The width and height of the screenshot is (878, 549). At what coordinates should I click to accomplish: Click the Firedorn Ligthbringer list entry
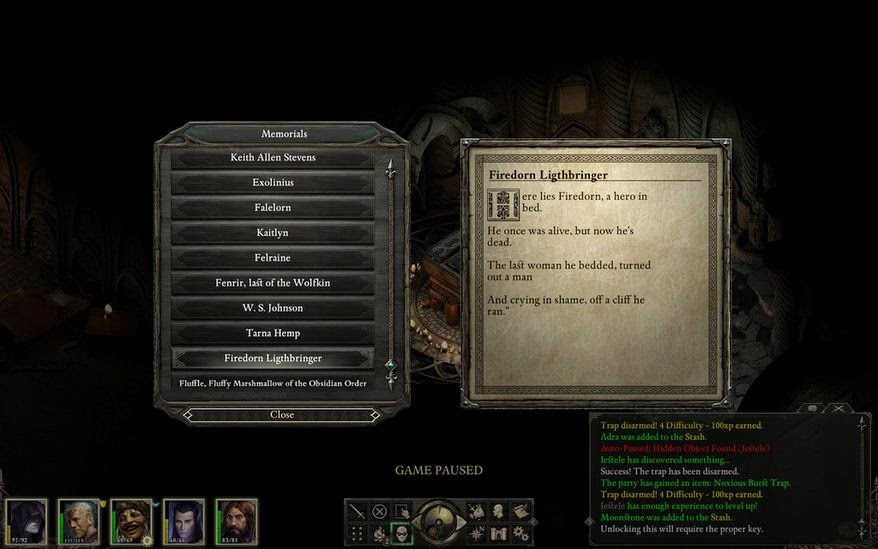point(273,358)
